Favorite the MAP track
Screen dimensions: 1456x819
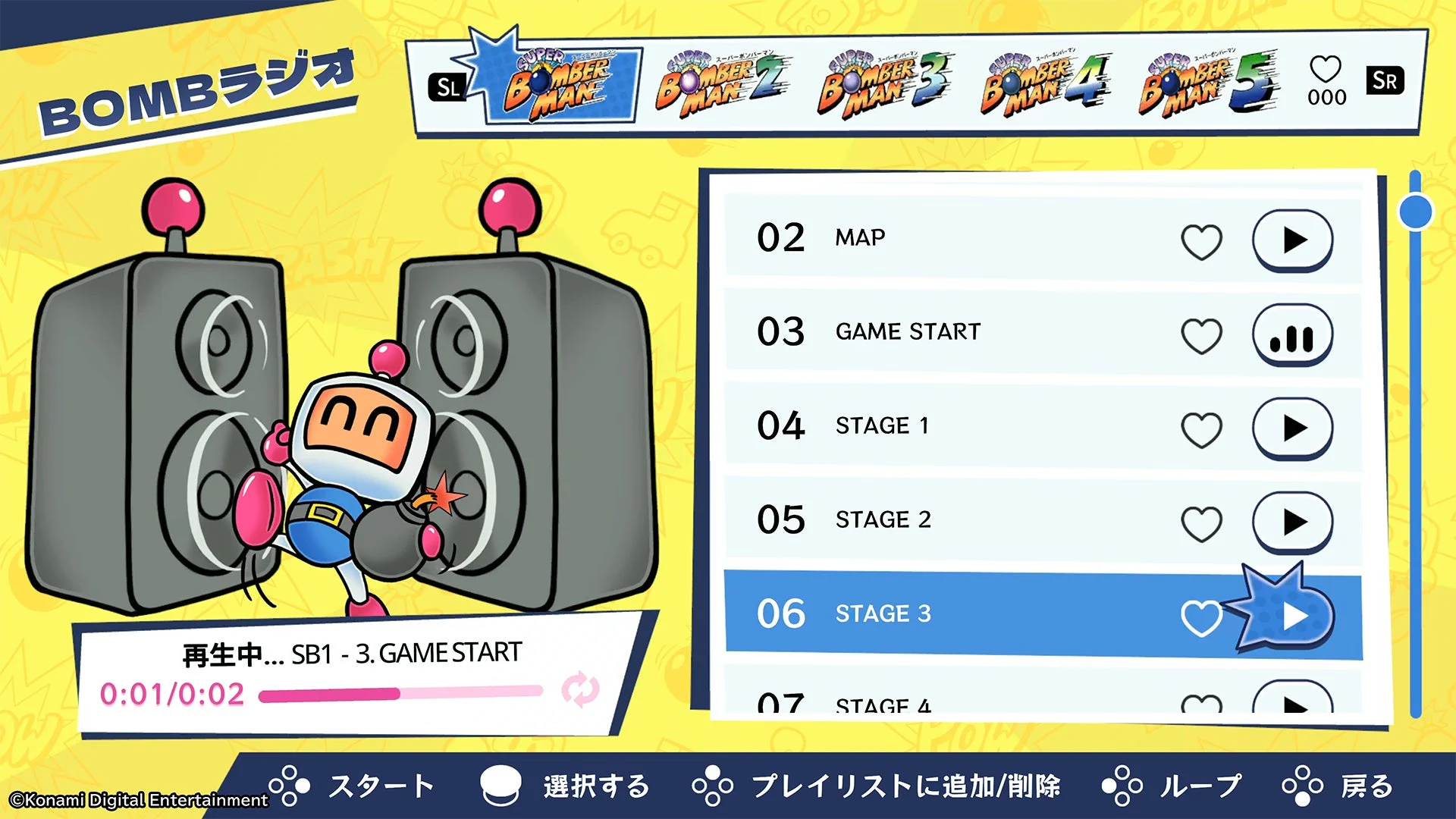click(x=1202, y=240)
